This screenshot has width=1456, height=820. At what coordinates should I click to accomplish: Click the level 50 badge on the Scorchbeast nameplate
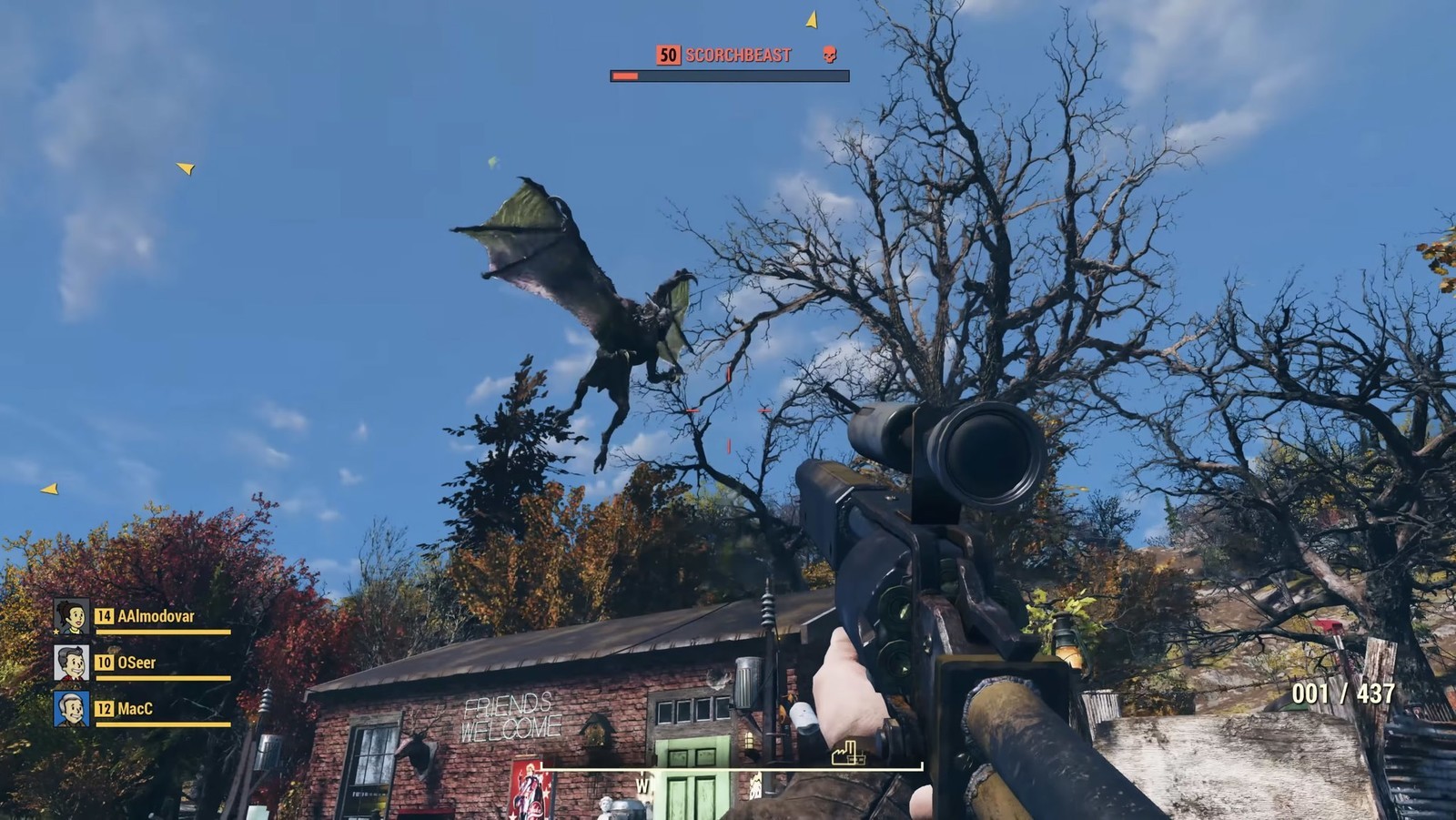coord(667,56)
